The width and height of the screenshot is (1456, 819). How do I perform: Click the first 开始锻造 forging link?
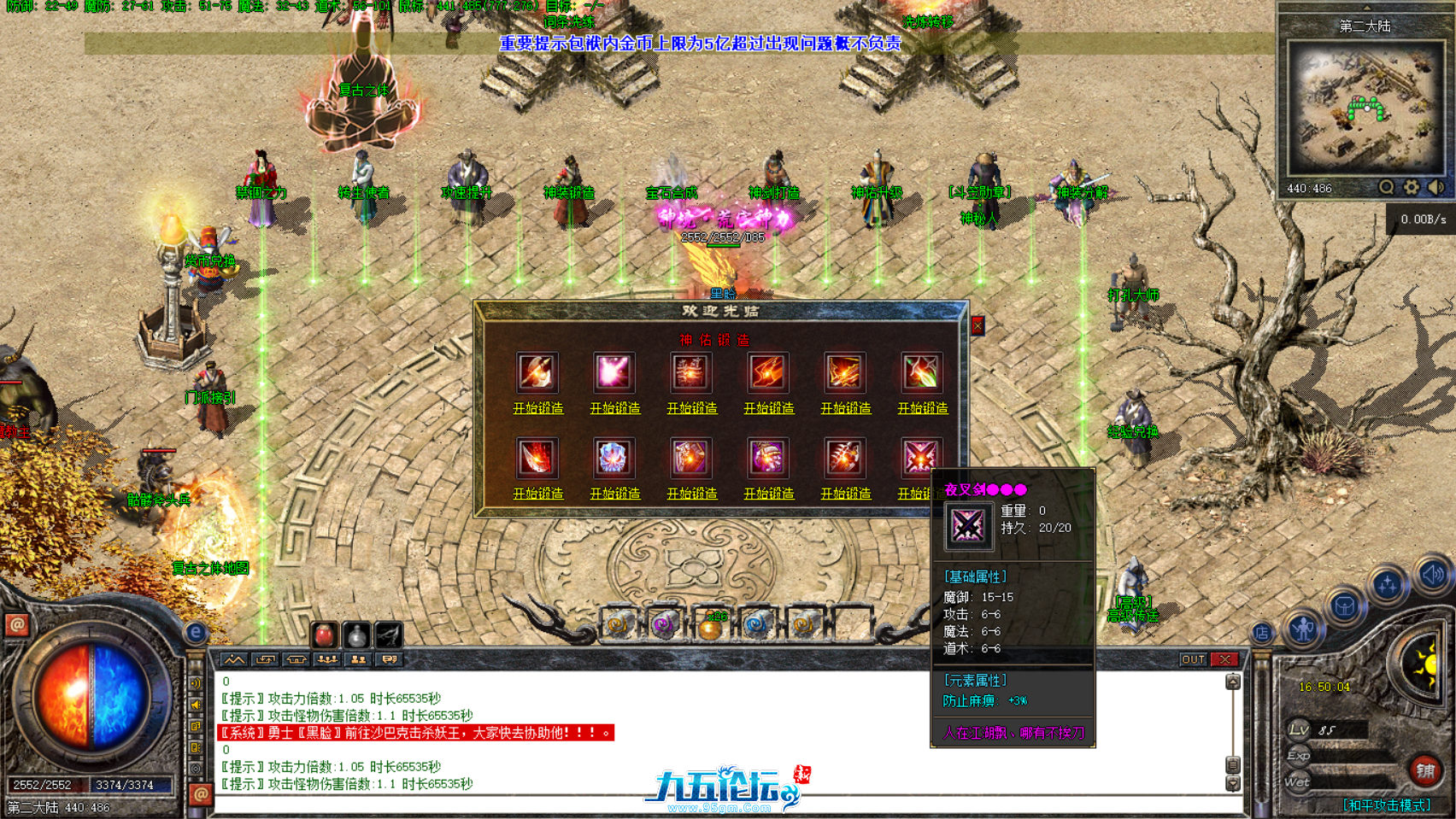(537, 408)
